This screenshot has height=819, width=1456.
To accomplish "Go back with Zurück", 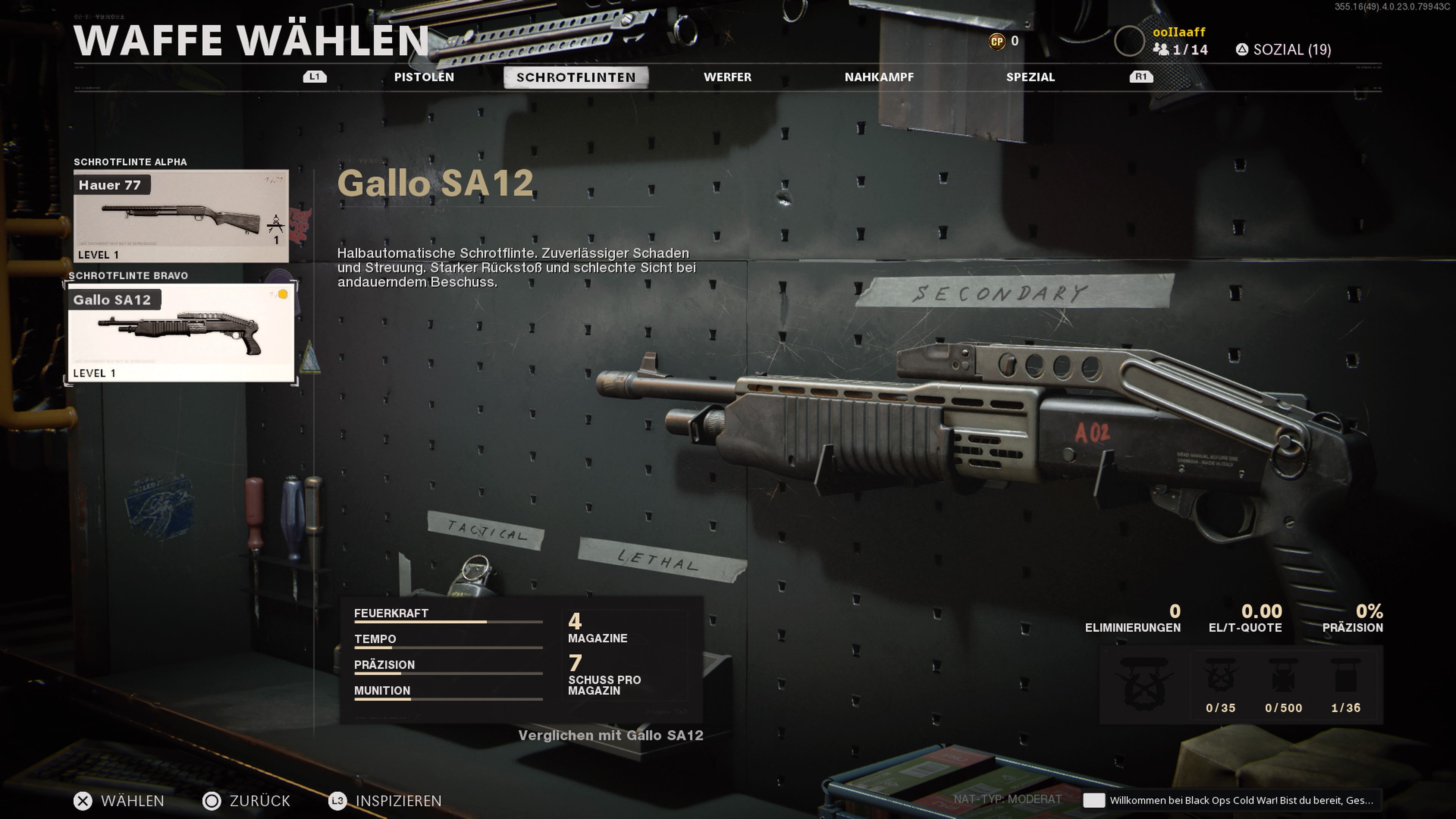I will pos(246,801).
